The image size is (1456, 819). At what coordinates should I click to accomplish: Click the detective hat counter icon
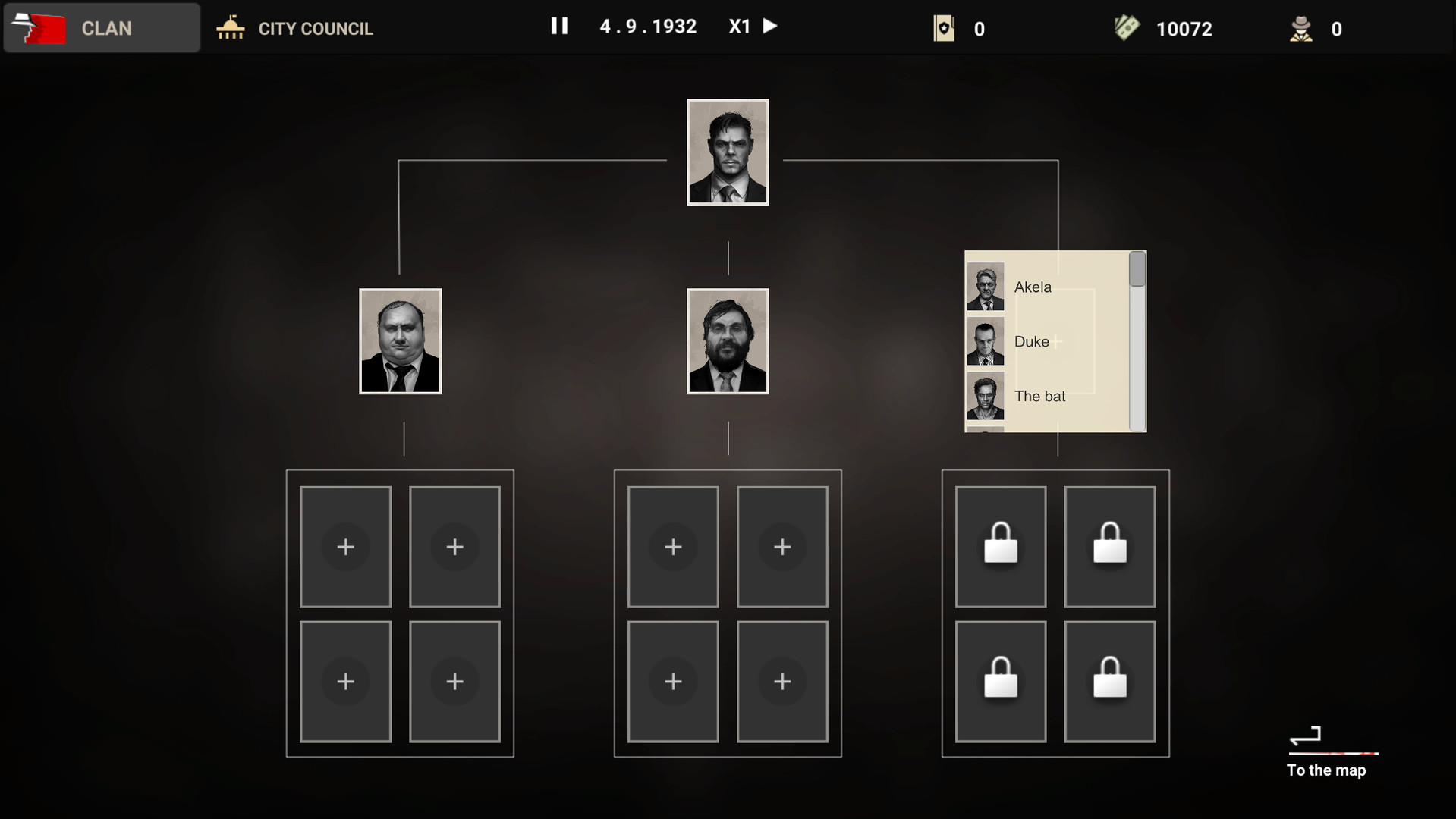click(x=1303, y=29)
